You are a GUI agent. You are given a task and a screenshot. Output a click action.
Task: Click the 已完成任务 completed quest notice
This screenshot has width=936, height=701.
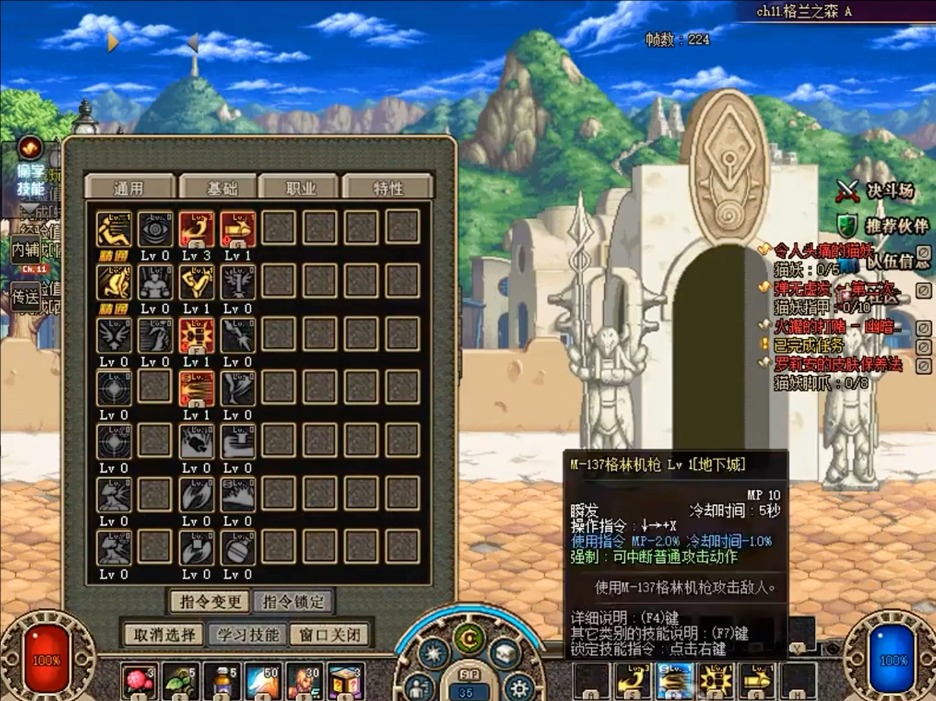pyautogui.click(x=812, y=345)
